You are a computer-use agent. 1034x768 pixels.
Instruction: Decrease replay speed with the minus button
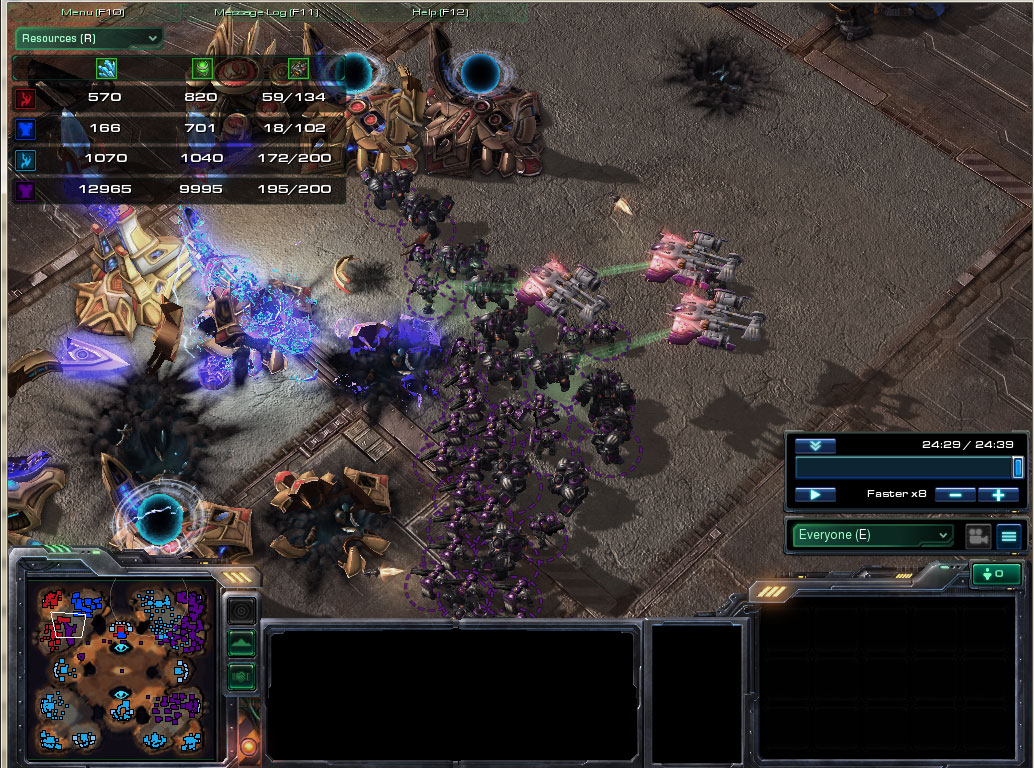pyautogui.click(x=955, y=494)
